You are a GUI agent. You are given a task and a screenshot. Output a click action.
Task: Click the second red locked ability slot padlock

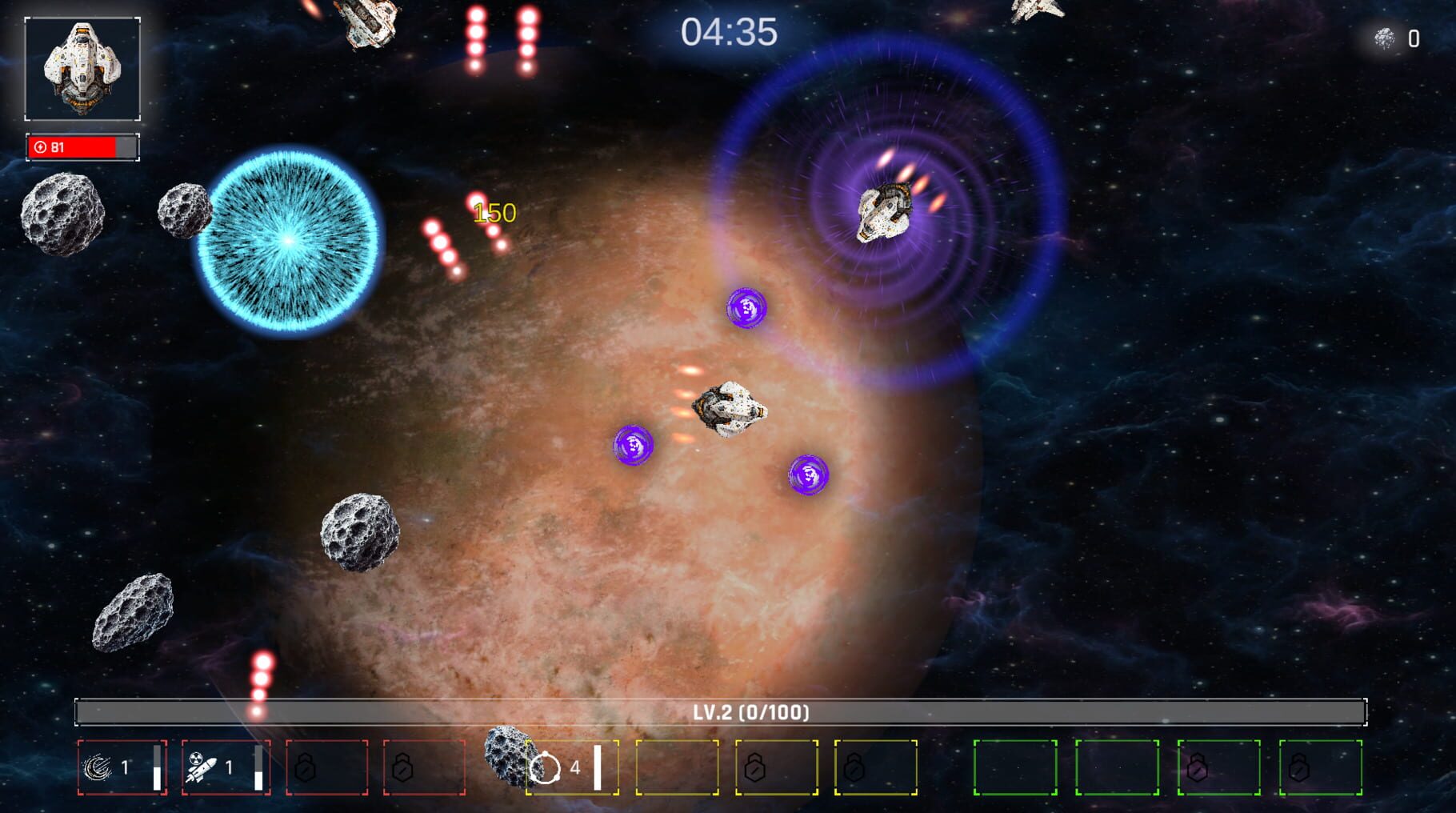click(401, 768)
